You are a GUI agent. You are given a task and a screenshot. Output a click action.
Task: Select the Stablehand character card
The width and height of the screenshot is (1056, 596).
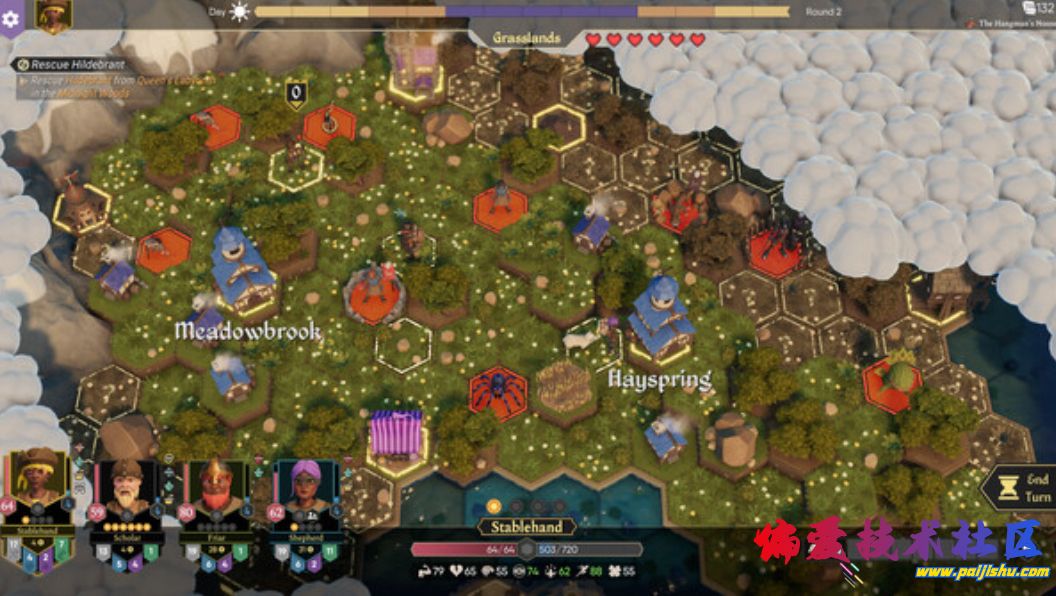click(38, 495)
